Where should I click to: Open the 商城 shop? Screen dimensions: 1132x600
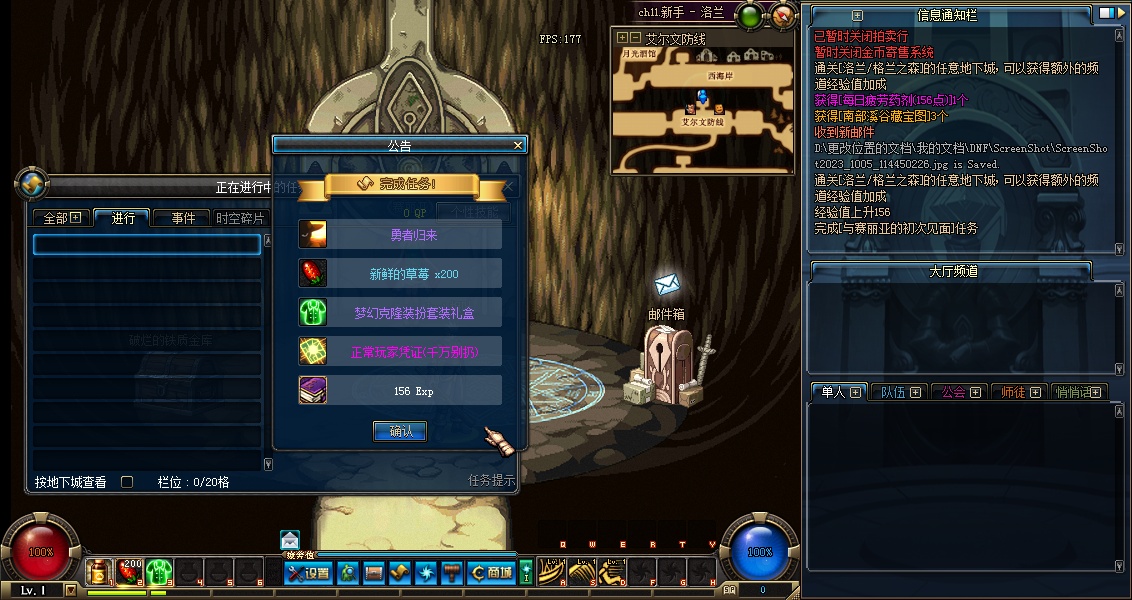click(x=491, y=573)
